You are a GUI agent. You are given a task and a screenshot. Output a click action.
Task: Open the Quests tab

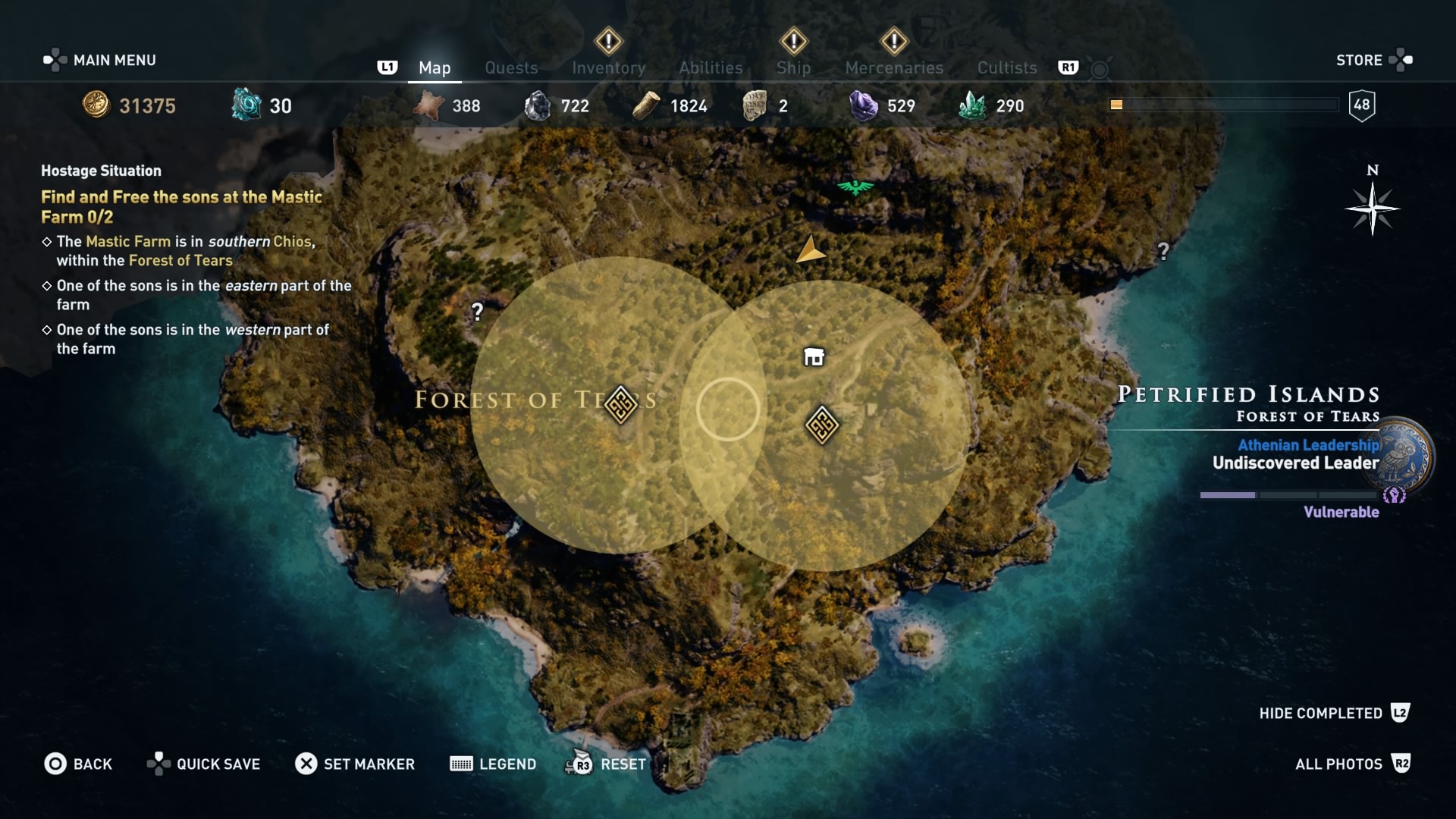click(511, 67)
